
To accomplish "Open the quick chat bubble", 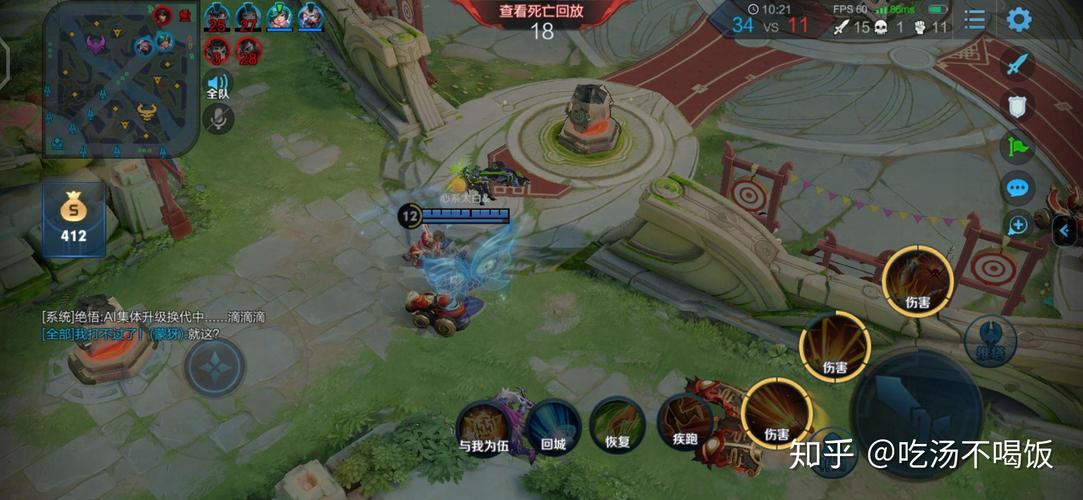I will click(1017, 188).
